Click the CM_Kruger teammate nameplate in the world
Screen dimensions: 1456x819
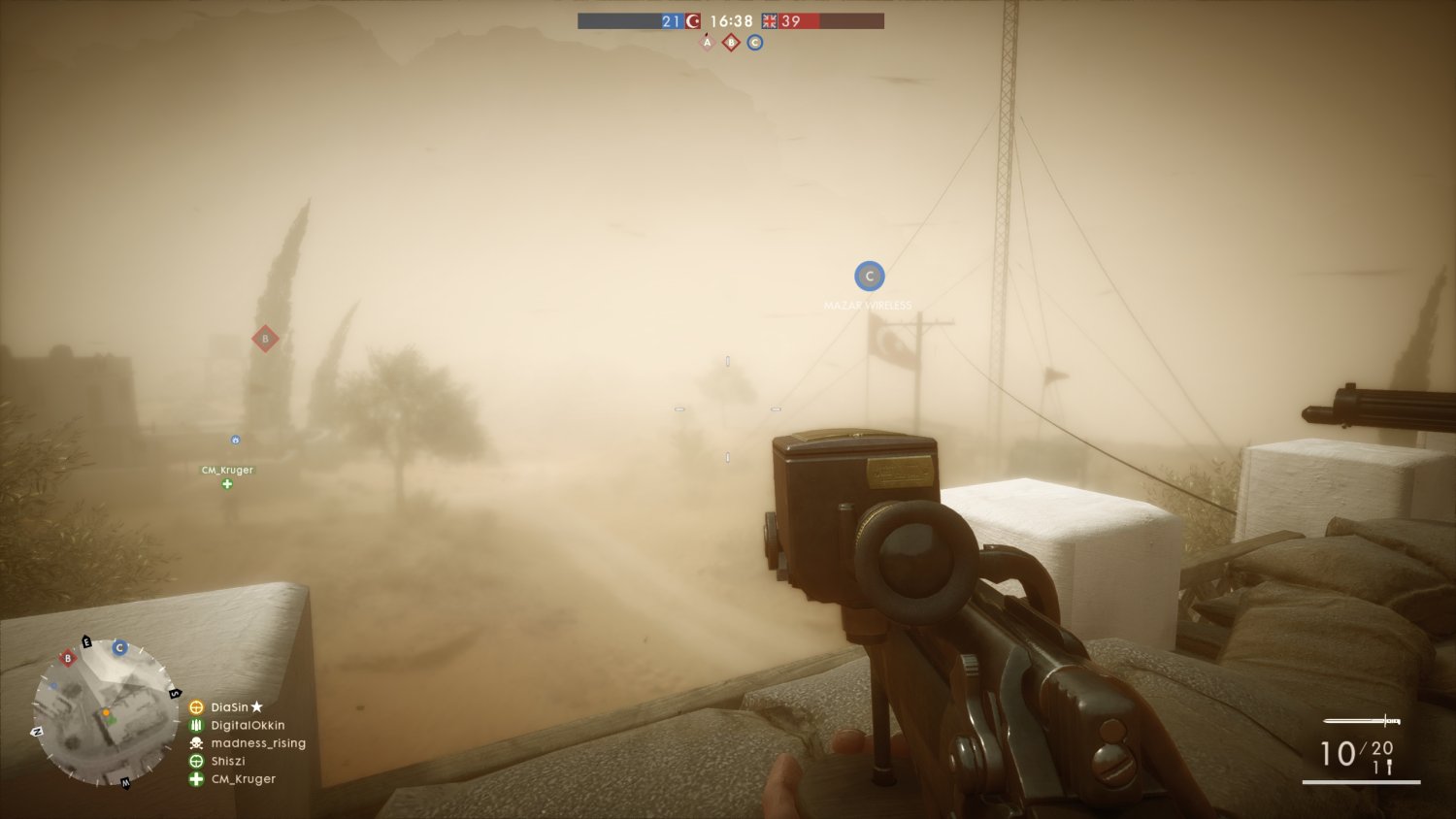tap(226, 470)
